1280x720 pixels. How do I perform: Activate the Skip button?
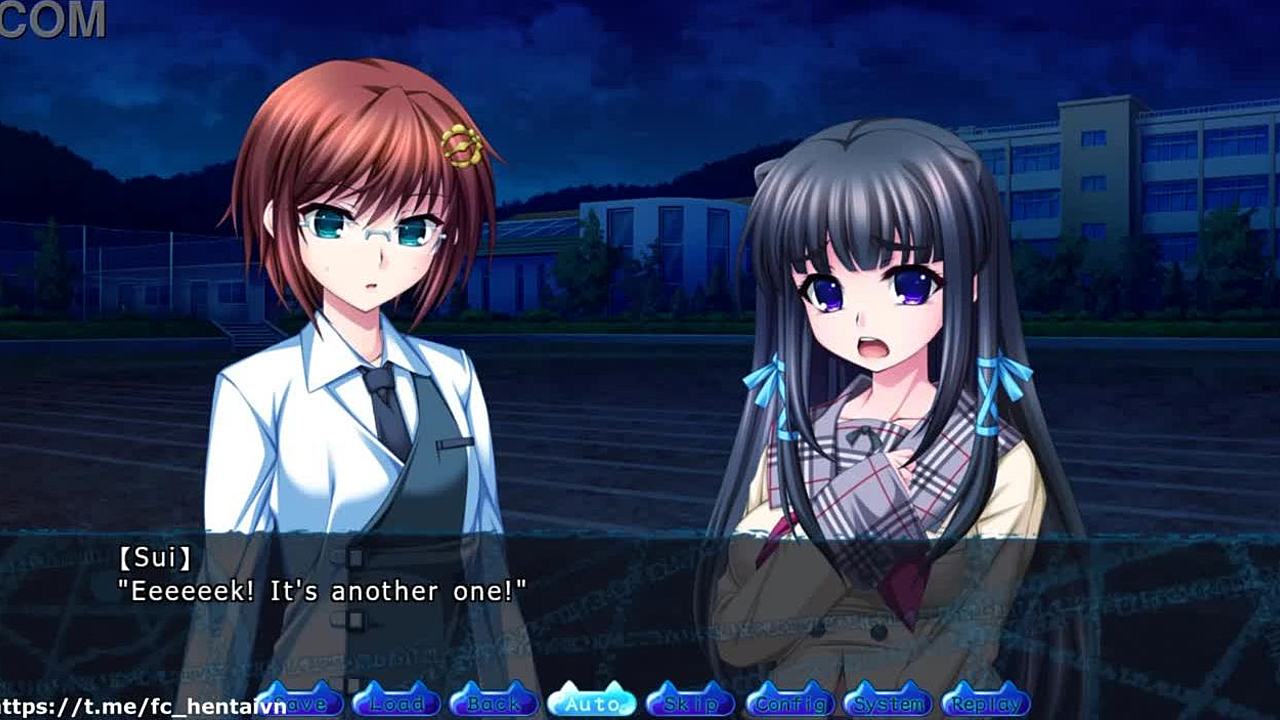690,702
